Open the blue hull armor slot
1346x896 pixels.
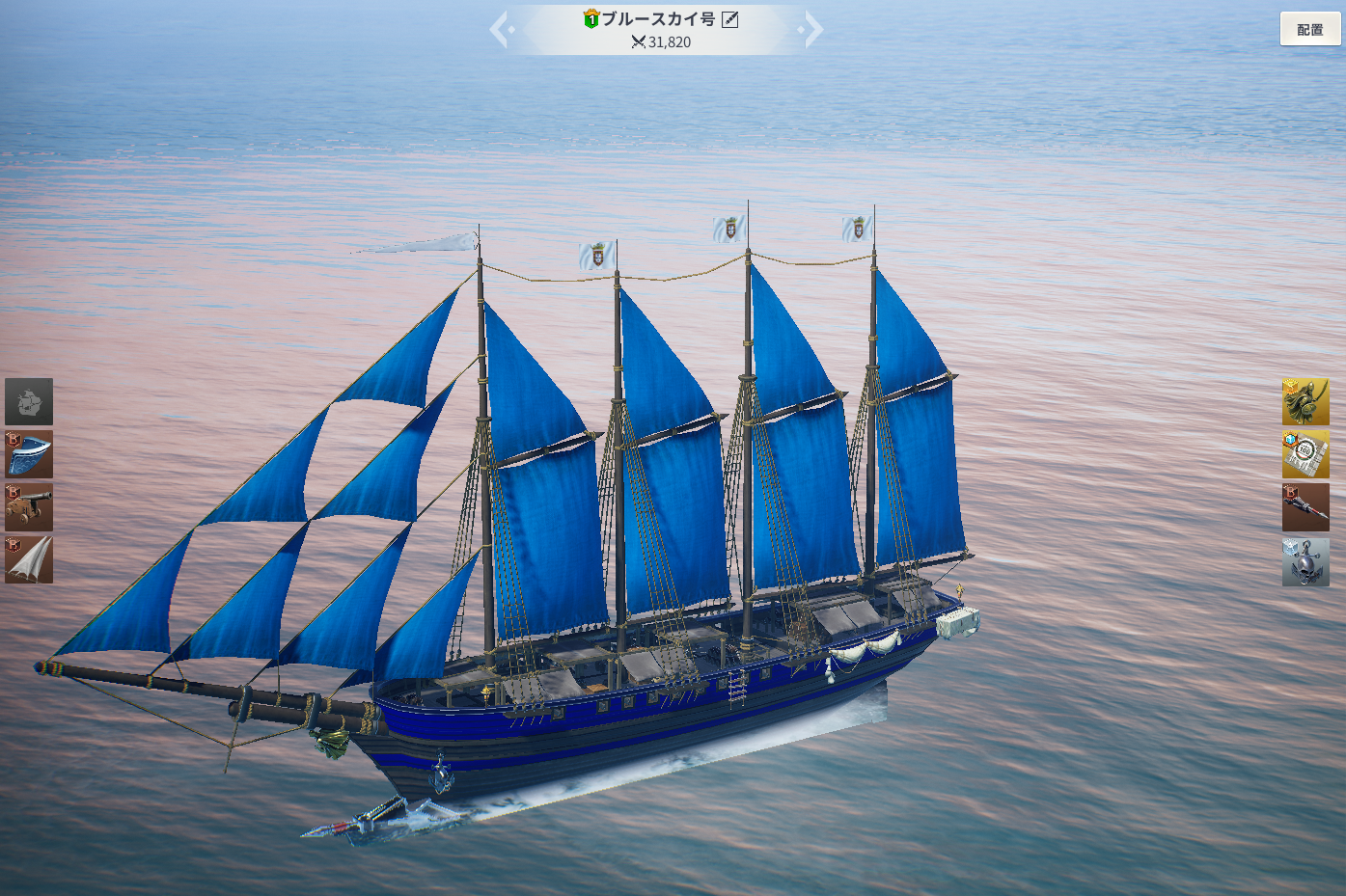coord(29,454)
